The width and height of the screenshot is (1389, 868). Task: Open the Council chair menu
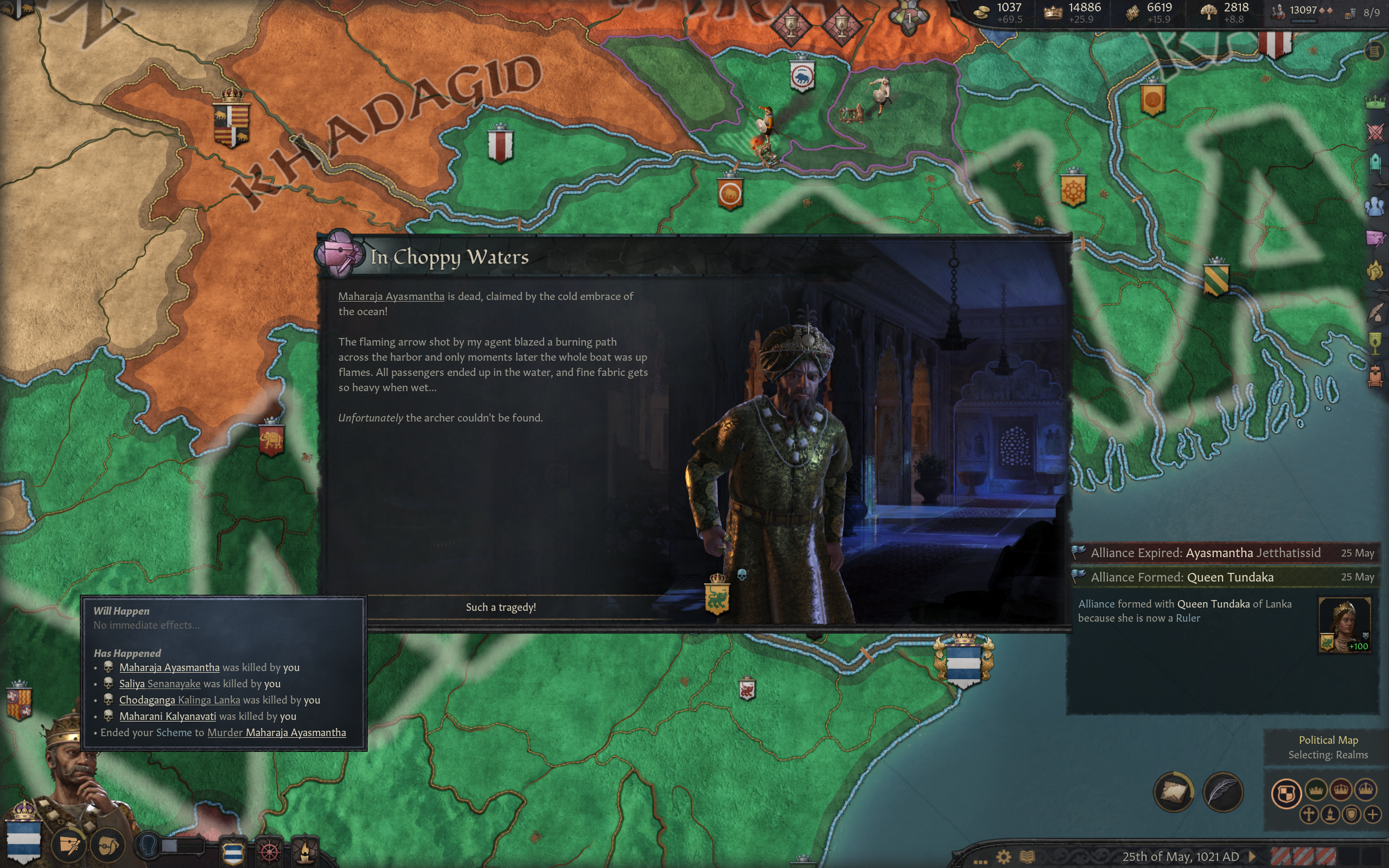1375,163
